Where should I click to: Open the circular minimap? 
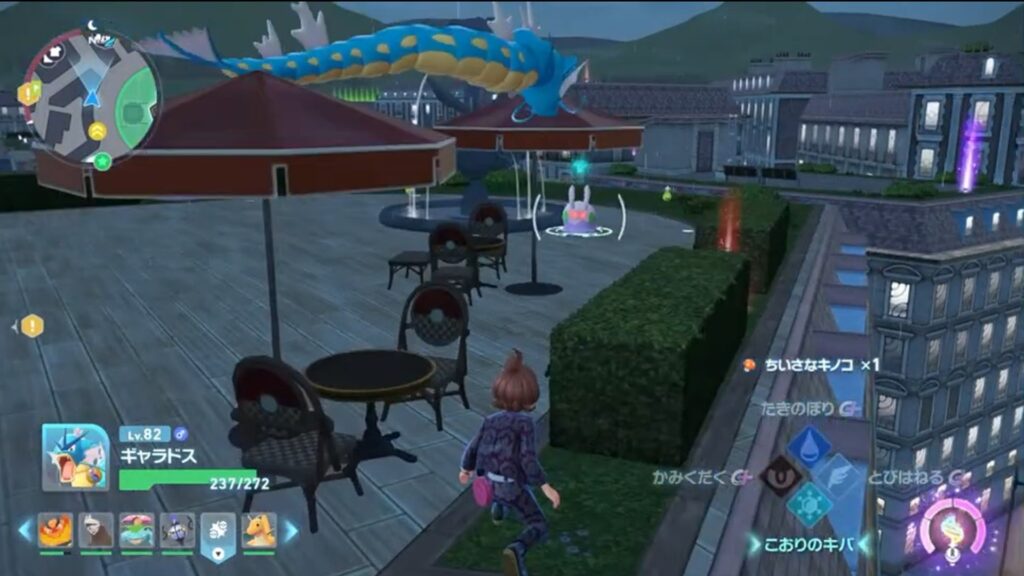[x=92, y=96]
